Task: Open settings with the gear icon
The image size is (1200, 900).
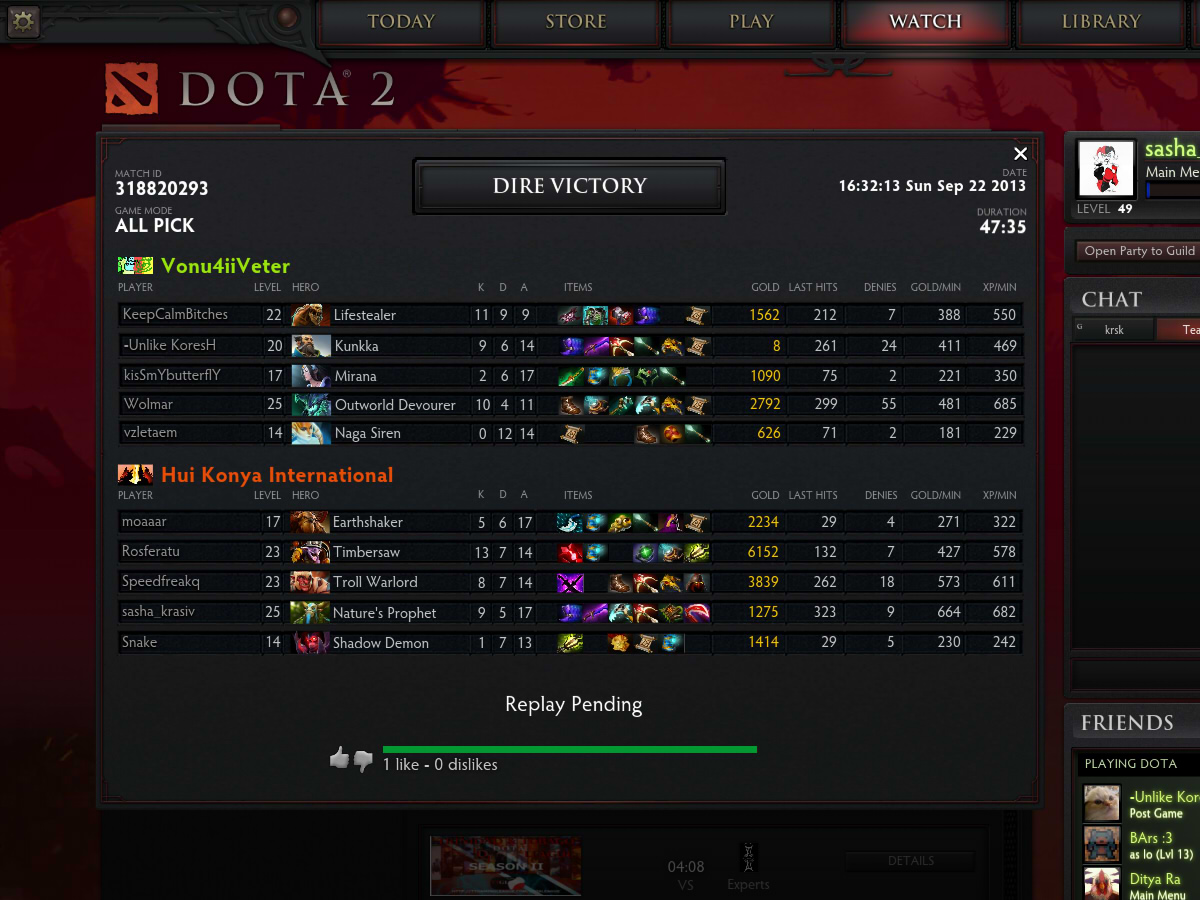Action: click(x=22, y=21)
